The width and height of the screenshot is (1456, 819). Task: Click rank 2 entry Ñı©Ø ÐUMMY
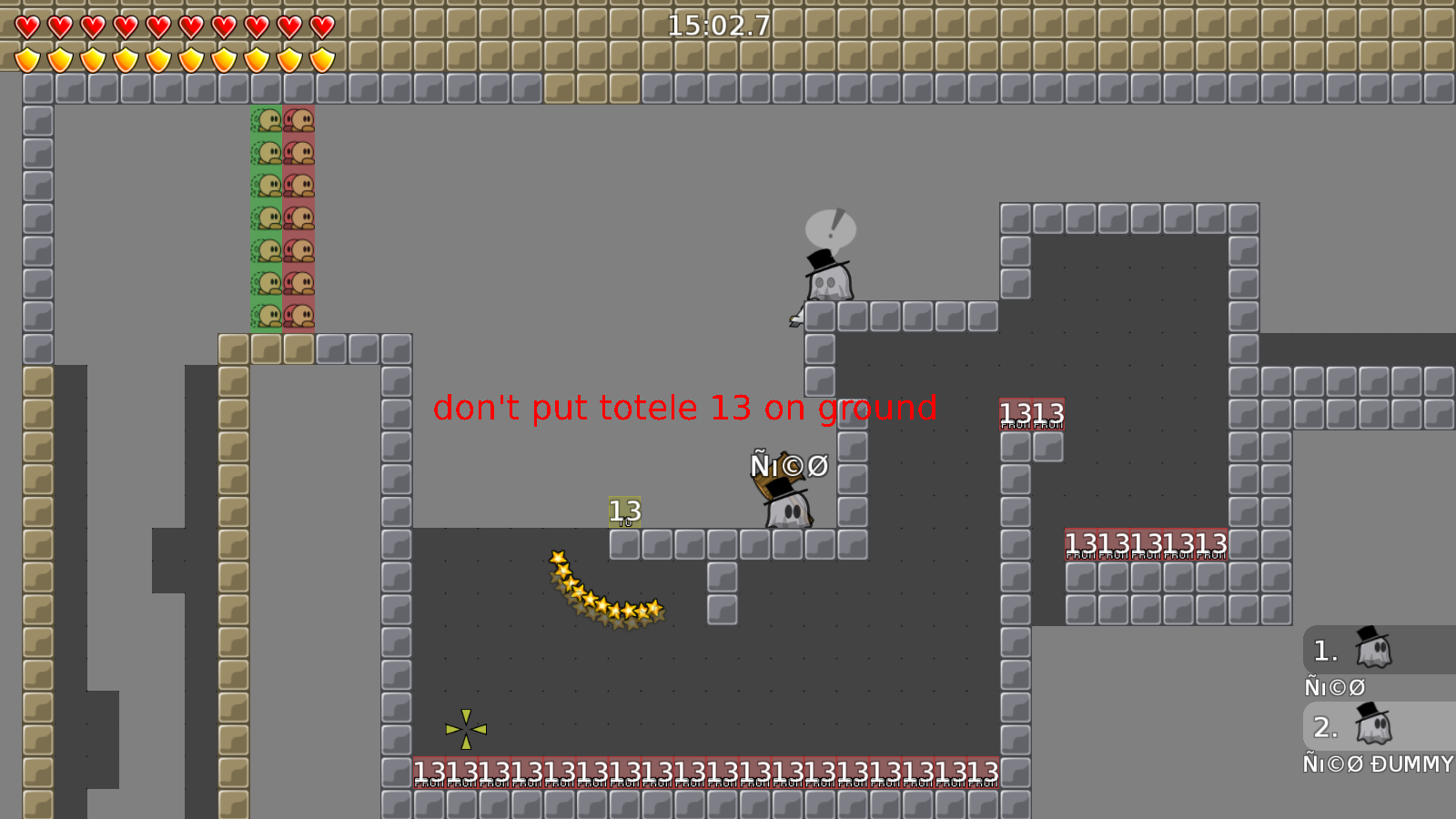tap(1378, 764)
